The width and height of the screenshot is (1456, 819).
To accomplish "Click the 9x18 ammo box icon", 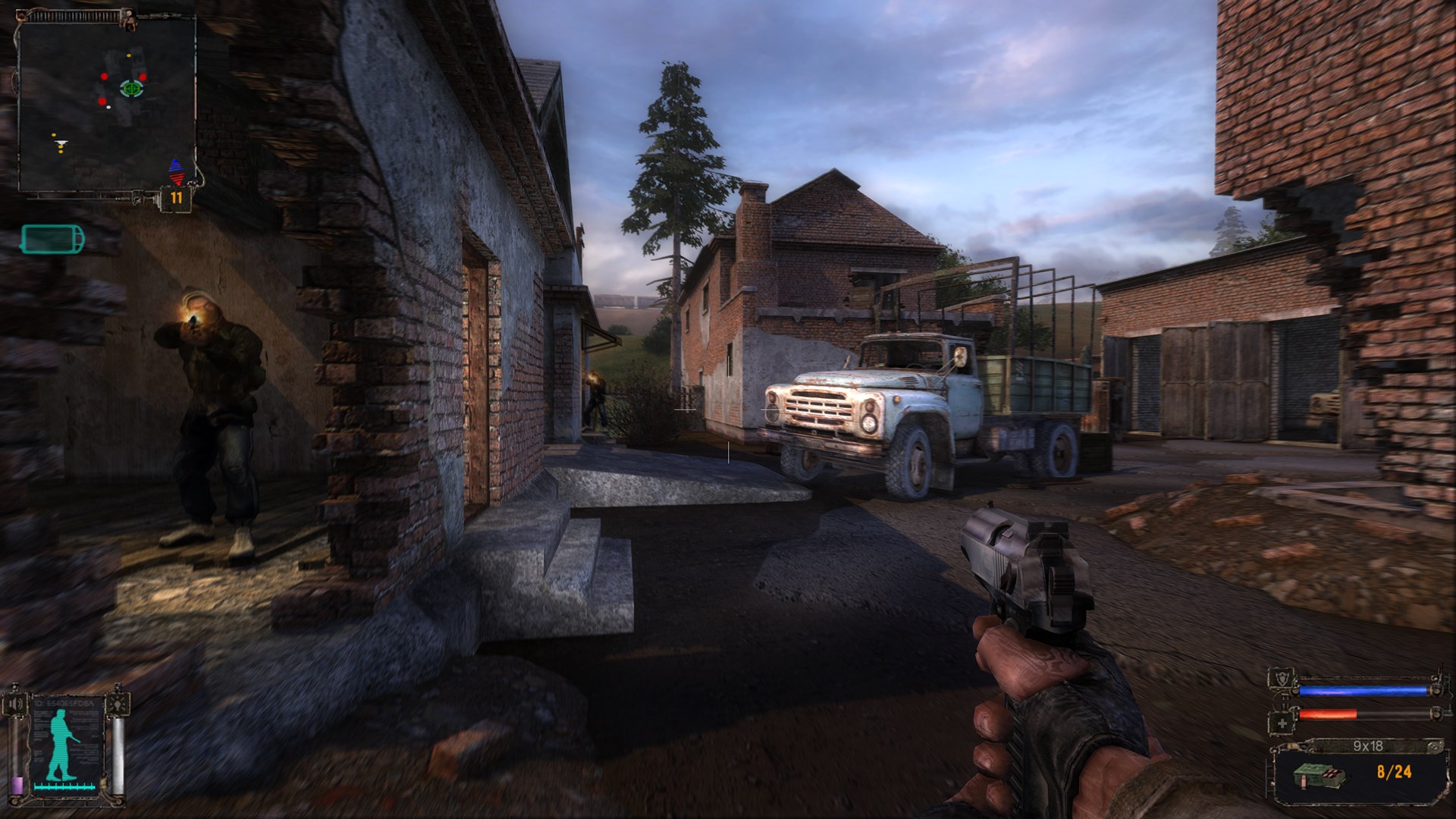I will point(1319,777).
